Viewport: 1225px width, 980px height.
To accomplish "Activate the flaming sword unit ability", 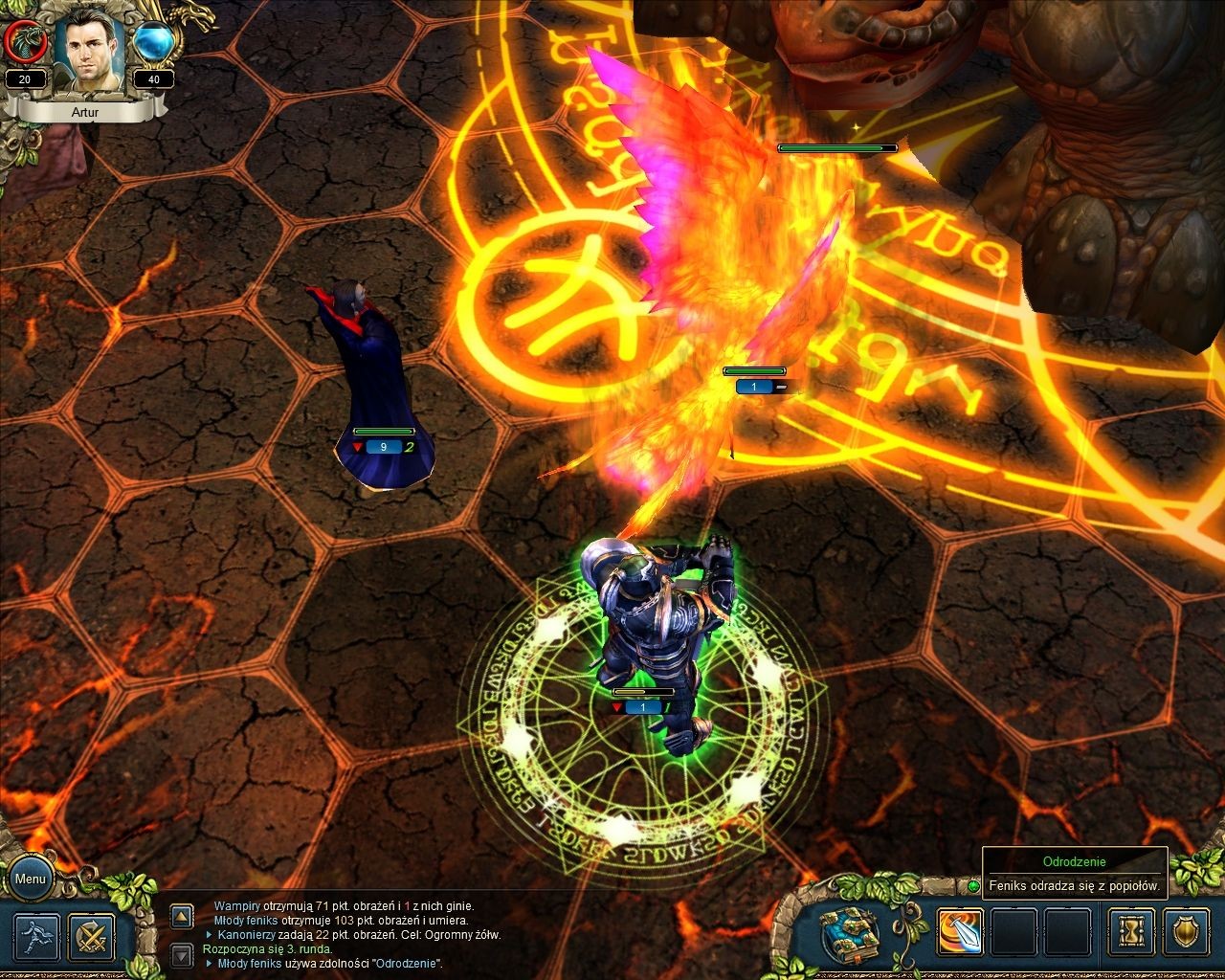I will pos(959,932).
